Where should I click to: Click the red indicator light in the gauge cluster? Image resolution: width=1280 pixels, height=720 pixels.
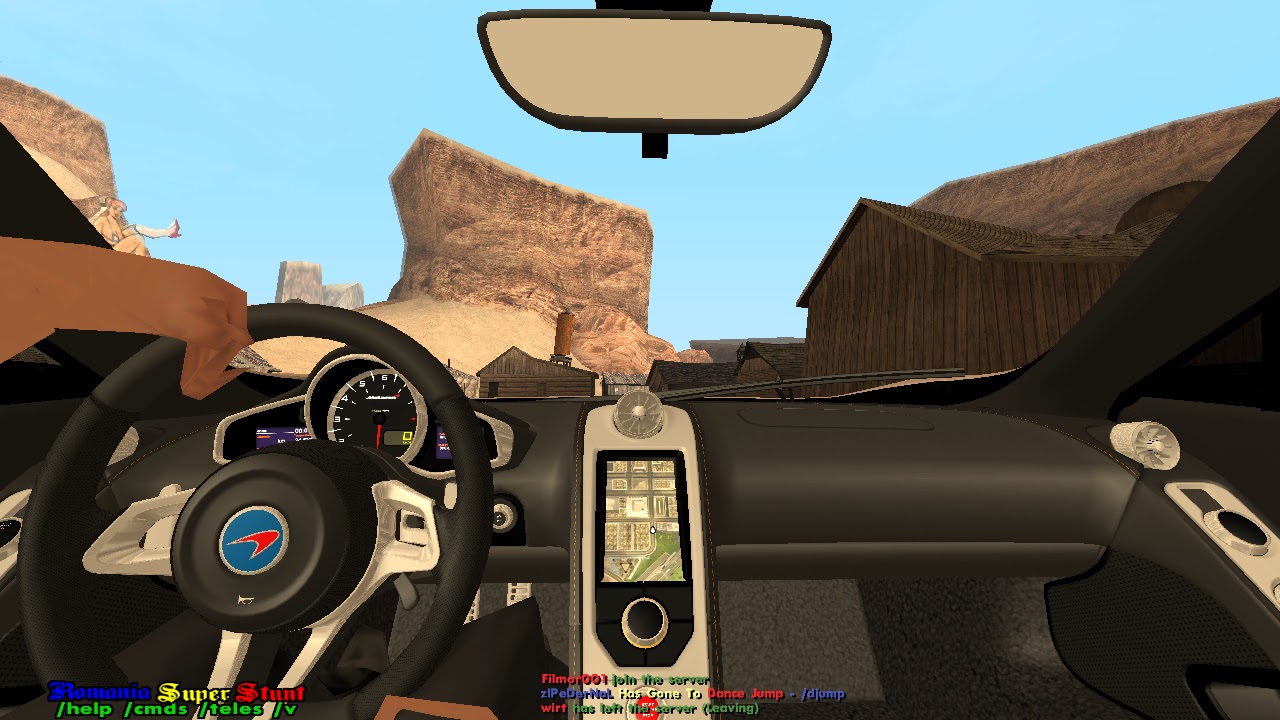click(x=413, y=419)
